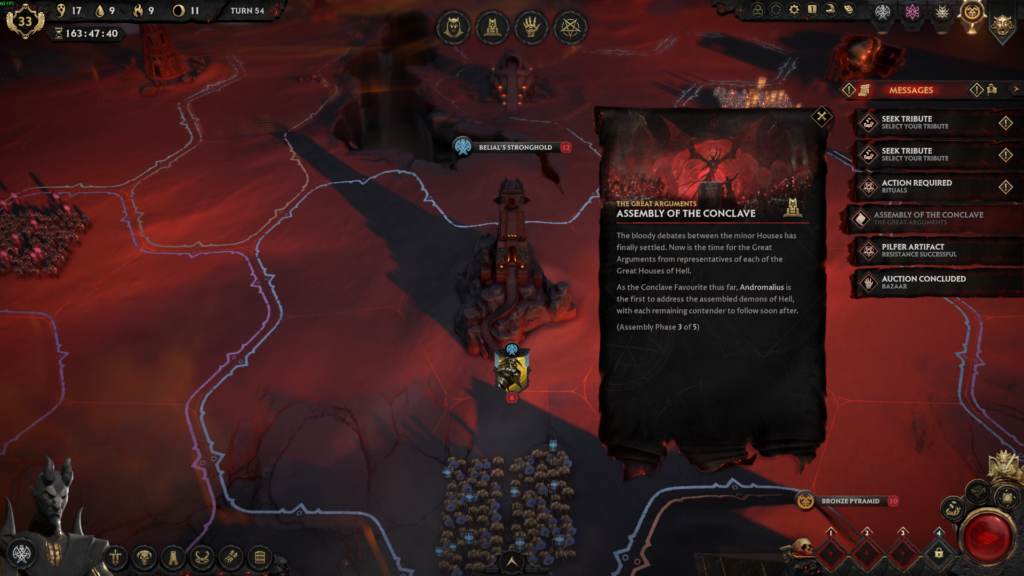Click the pentagram icon at top center
The width and height of the screenshot is (1024, 576).
click(571, 27)
